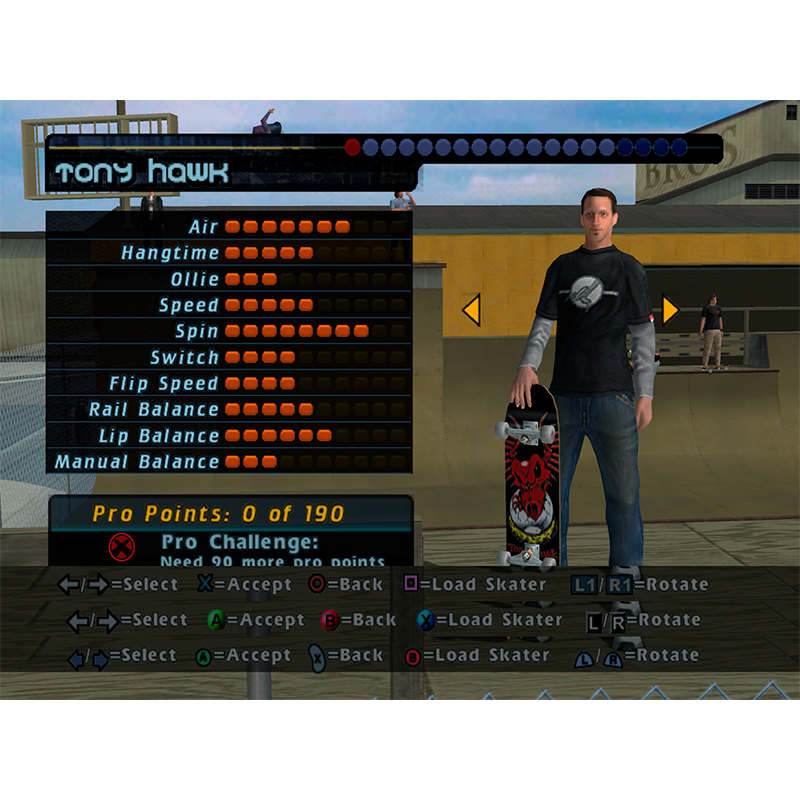Click the yellow left arrow for previous skater
Screen dimensions: 800x800
471,310
